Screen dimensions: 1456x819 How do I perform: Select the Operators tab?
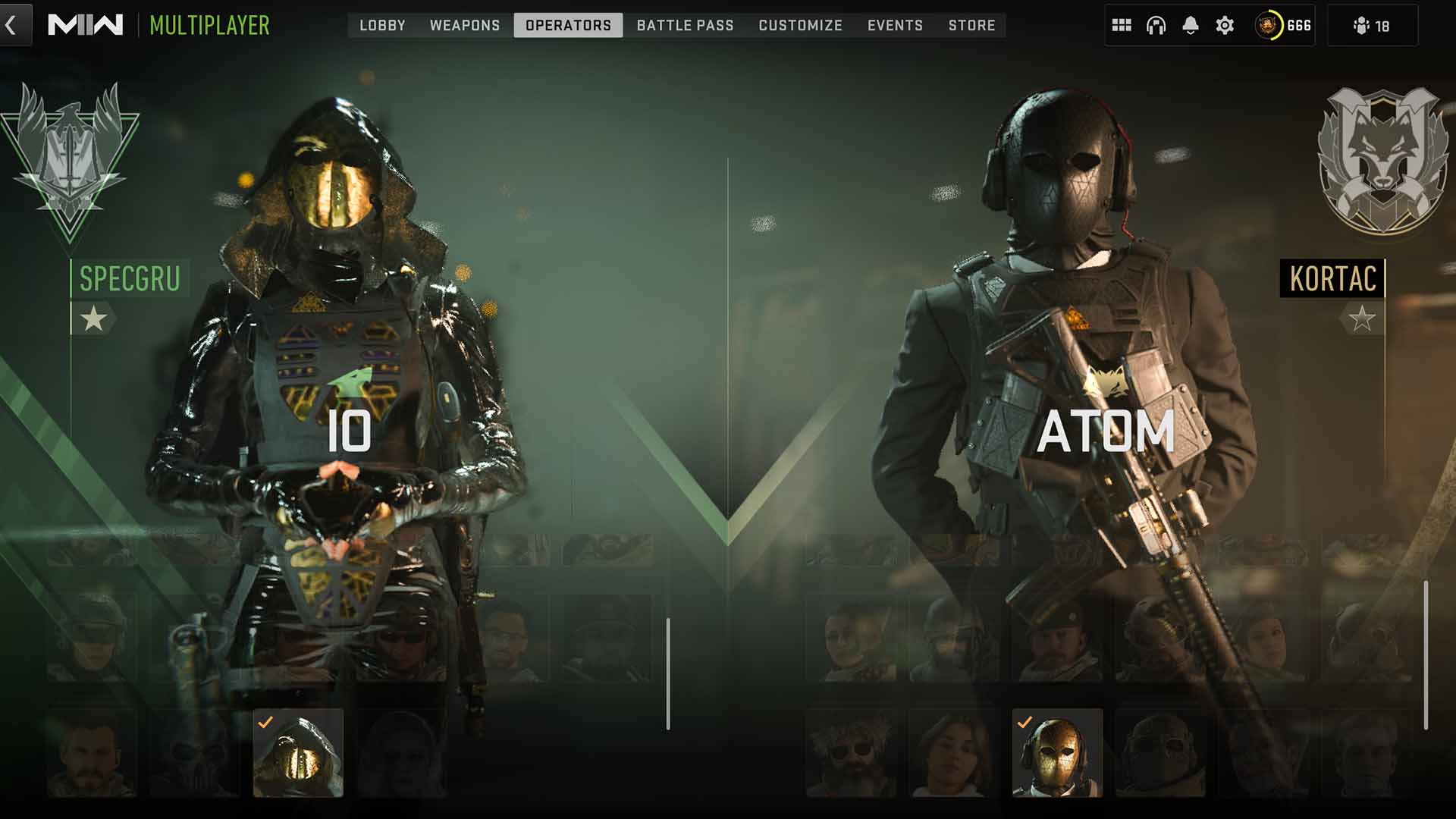(568, 26)
